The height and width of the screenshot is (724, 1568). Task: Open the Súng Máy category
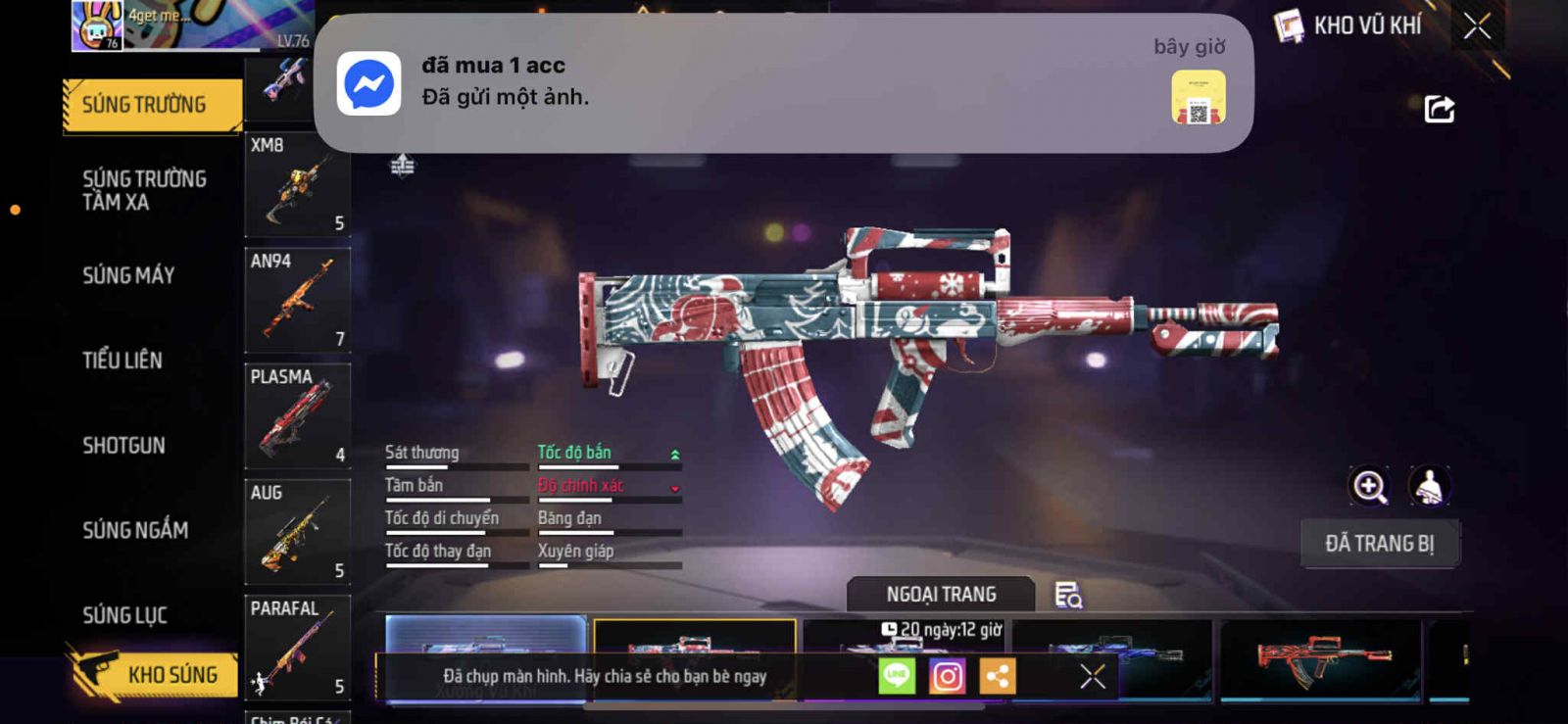point(128,275)
